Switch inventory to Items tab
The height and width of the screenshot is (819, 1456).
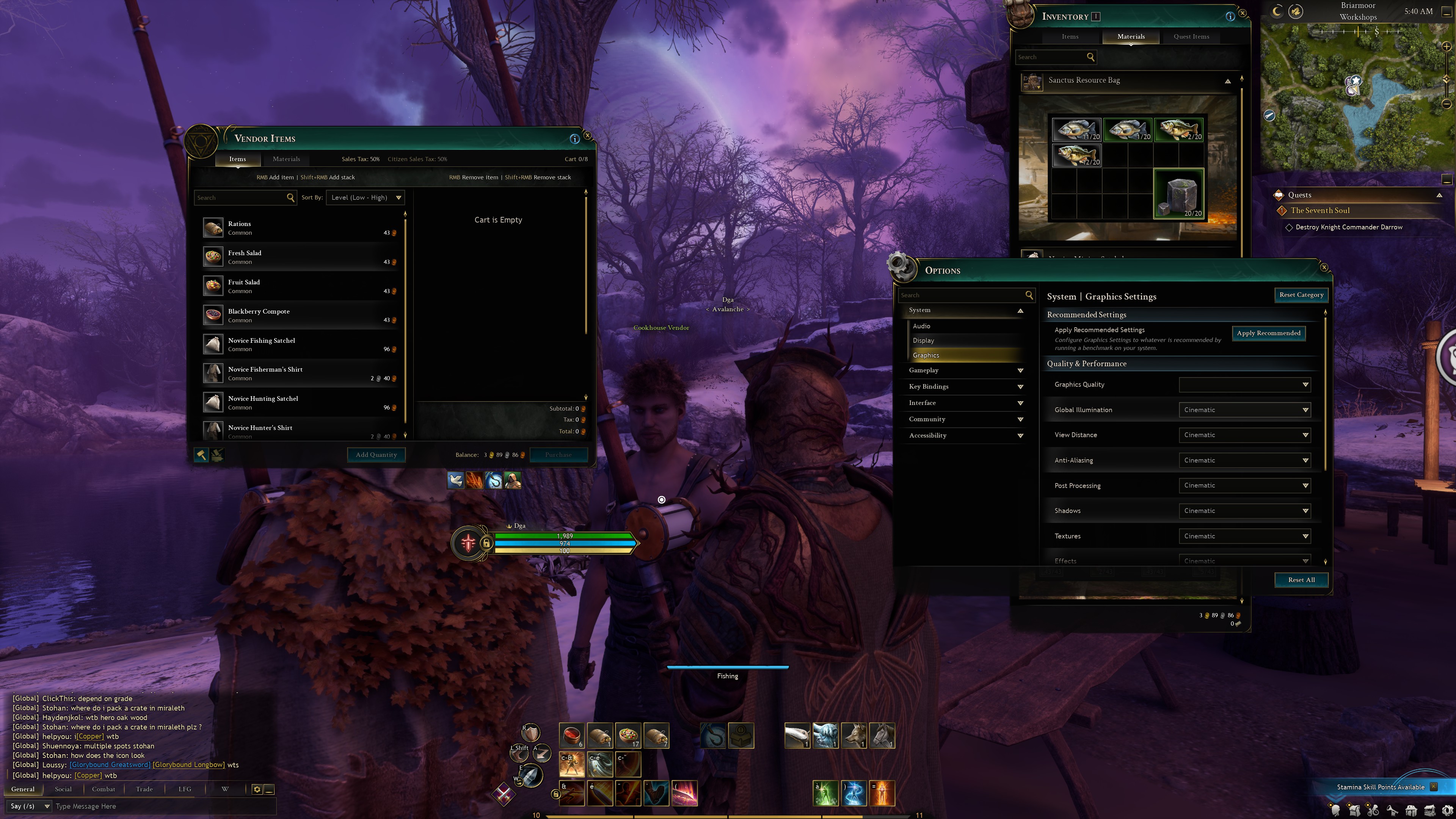click(1069, 37)
